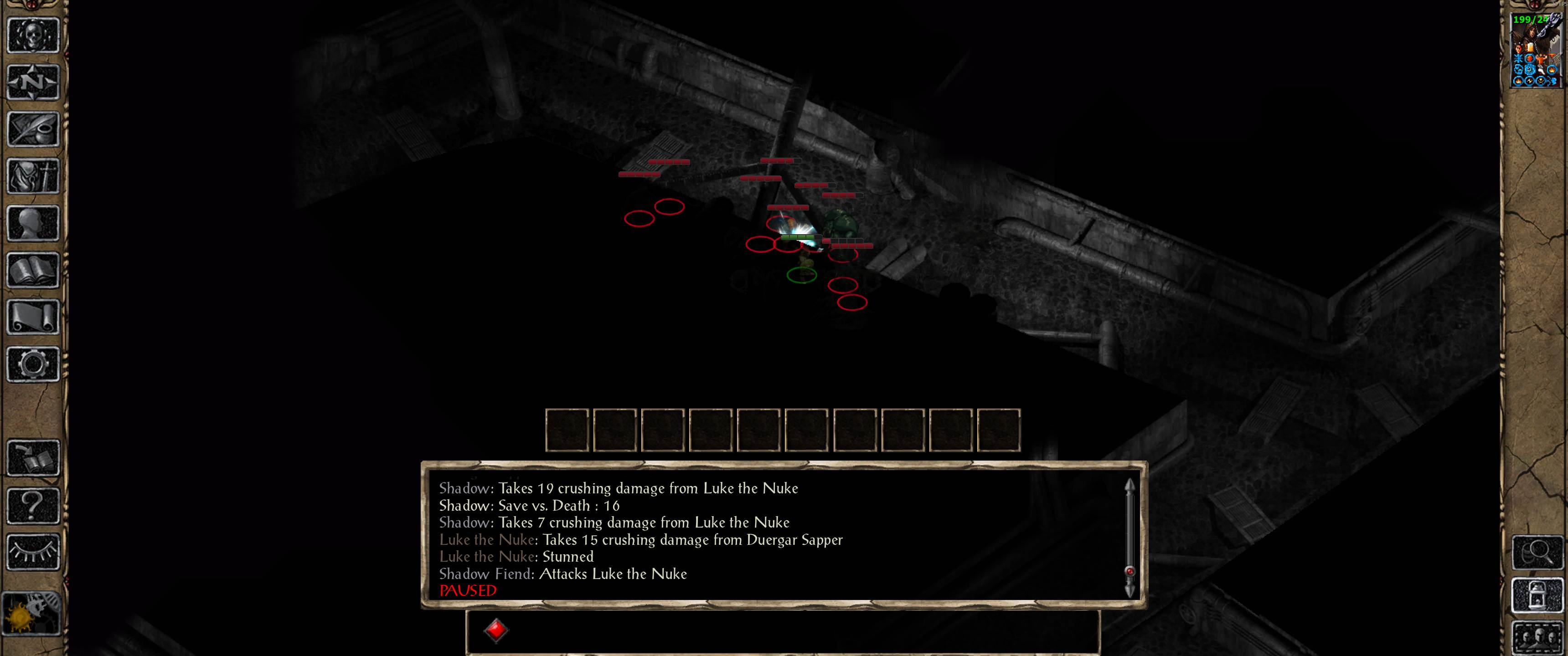Click the PAUSED indicator to resume
The image size is (1568, 656).
tap(468, 591)
